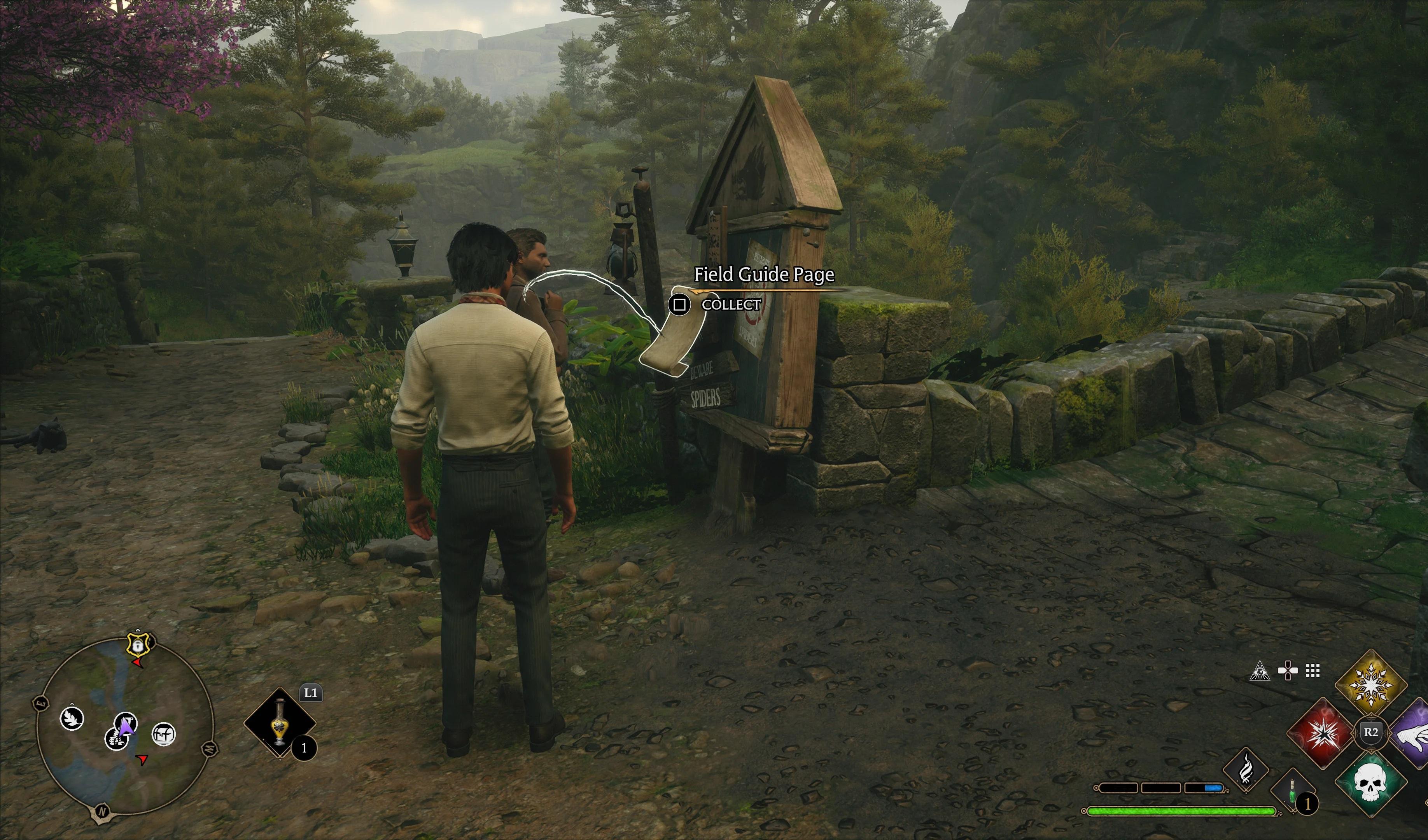
Task: Select the treasure chest marker on minimap
Action: click(x=164, y=734)
